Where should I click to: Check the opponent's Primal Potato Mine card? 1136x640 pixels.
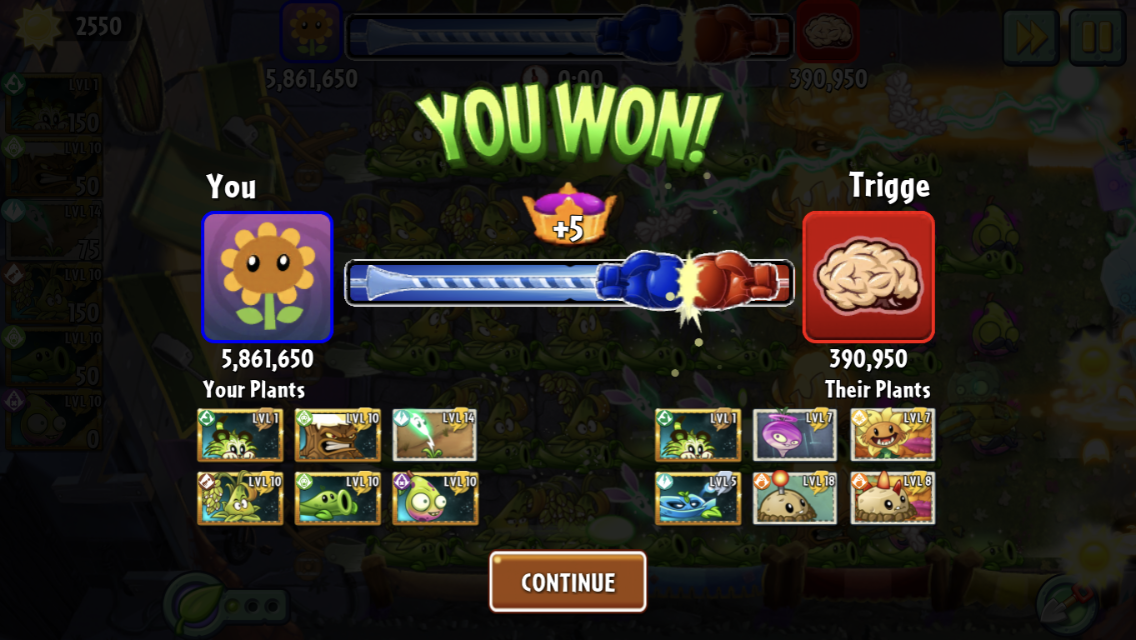892,498
